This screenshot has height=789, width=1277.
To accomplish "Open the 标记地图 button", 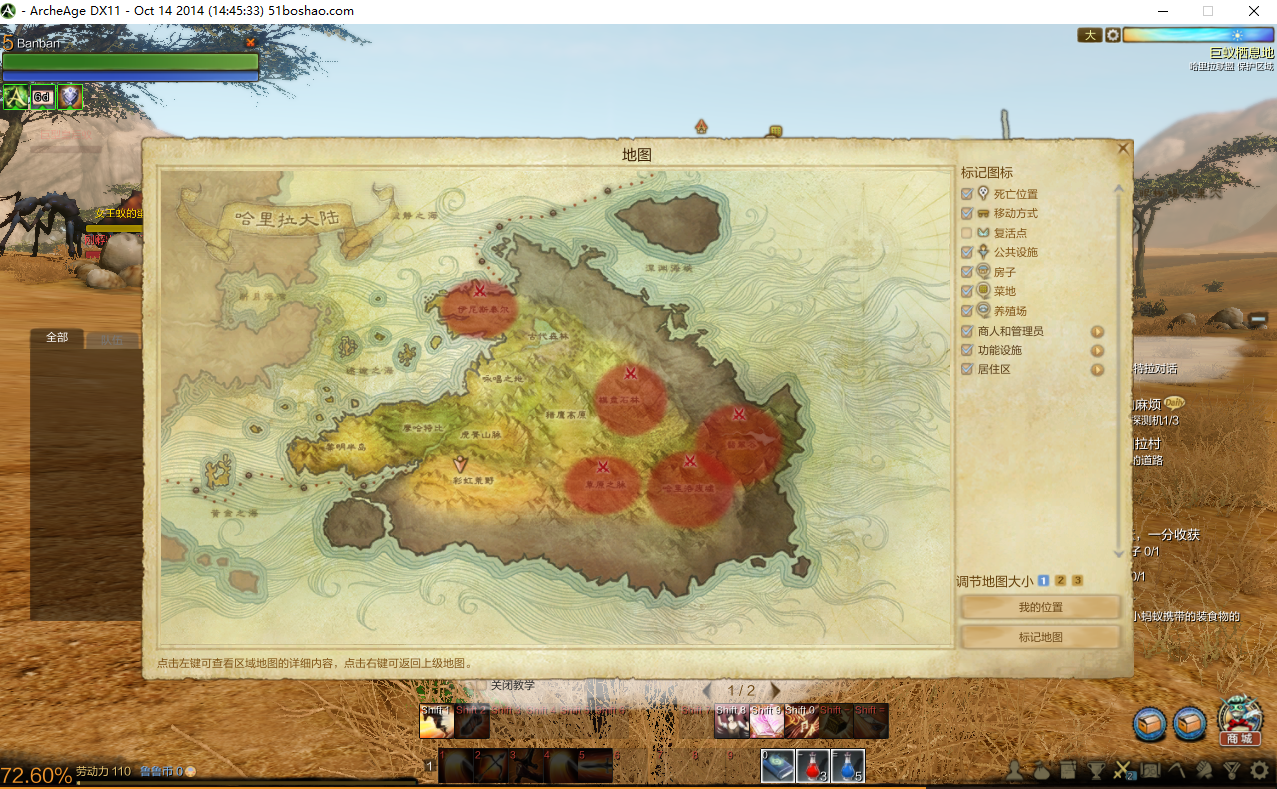I will 1040,637.
